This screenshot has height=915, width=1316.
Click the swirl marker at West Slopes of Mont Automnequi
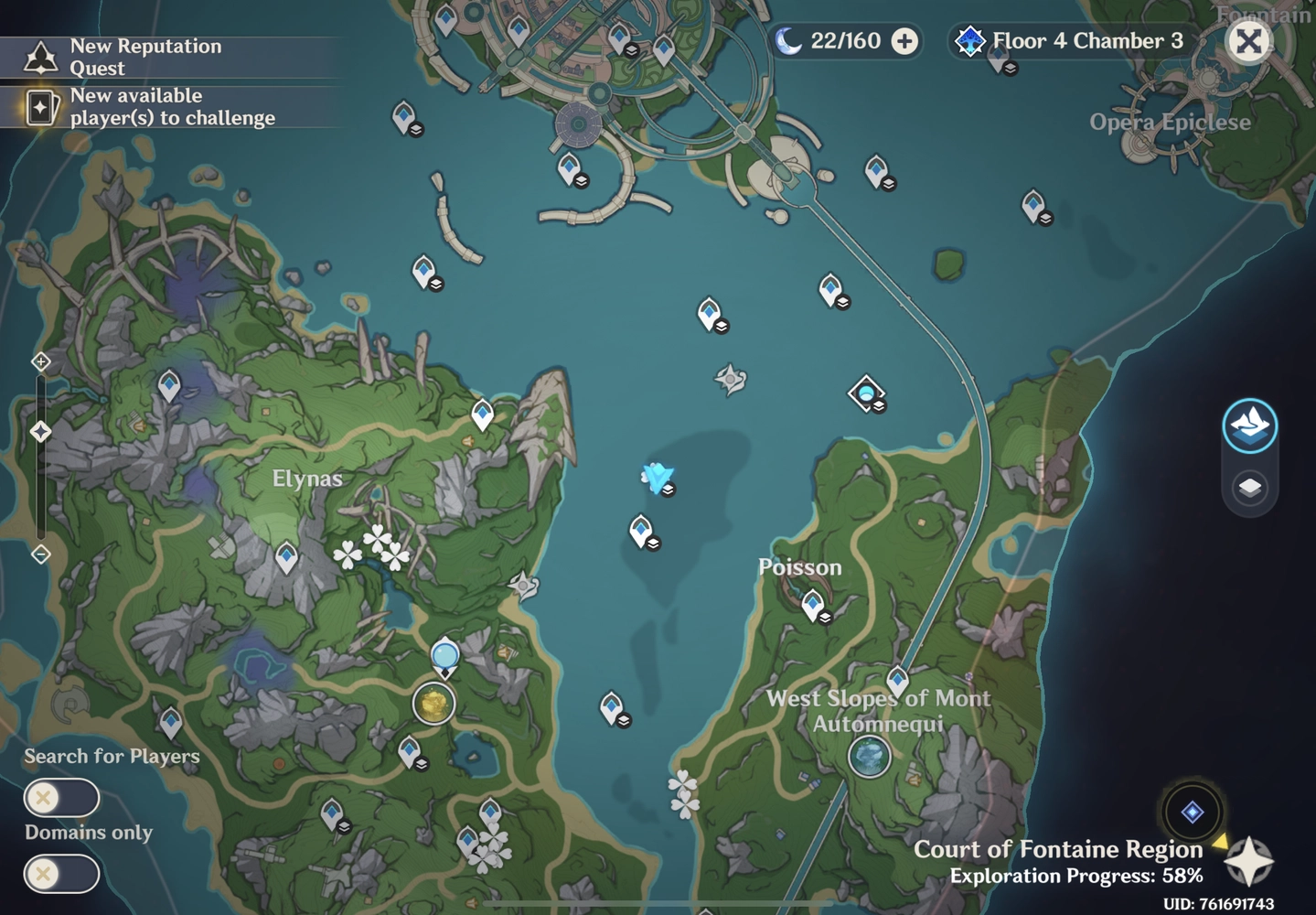pyautogui.click(x=867, y=757)
